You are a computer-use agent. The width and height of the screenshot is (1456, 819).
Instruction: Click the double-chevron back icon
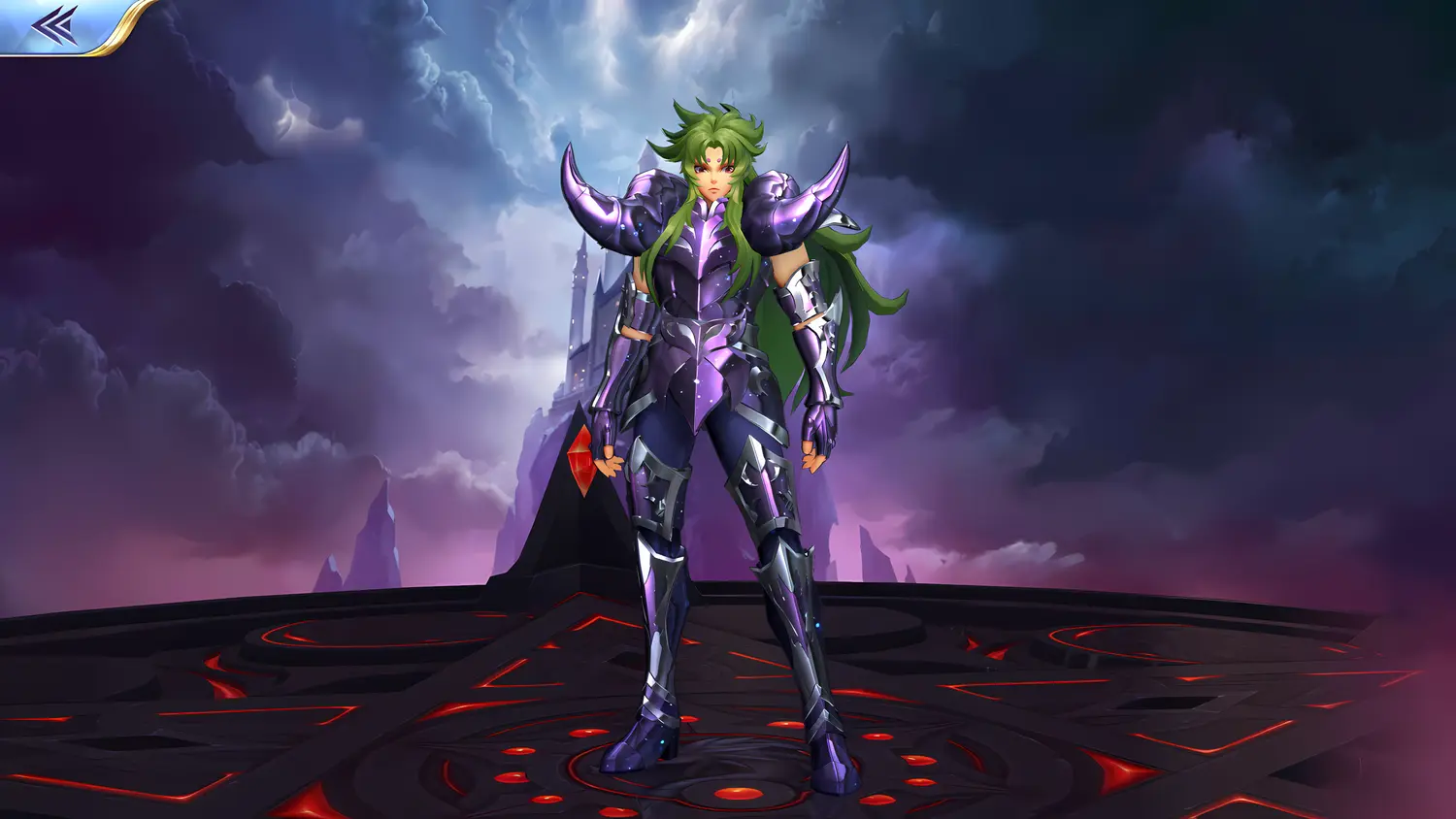(x=53, y=24)
